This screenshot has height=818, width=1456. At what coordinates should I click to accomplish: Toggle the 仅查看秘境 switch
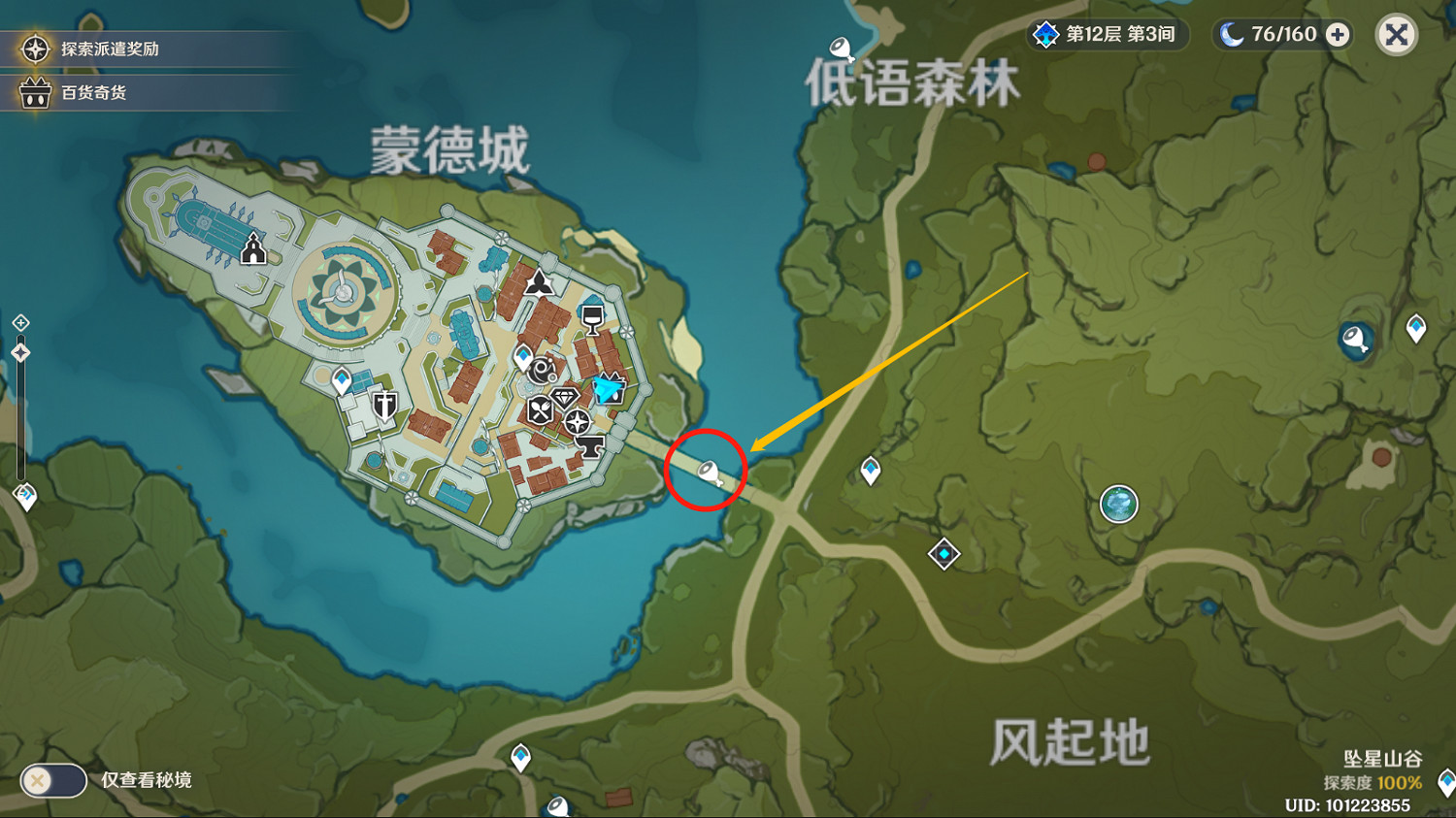pyautogui.click(x=53, y=779)
